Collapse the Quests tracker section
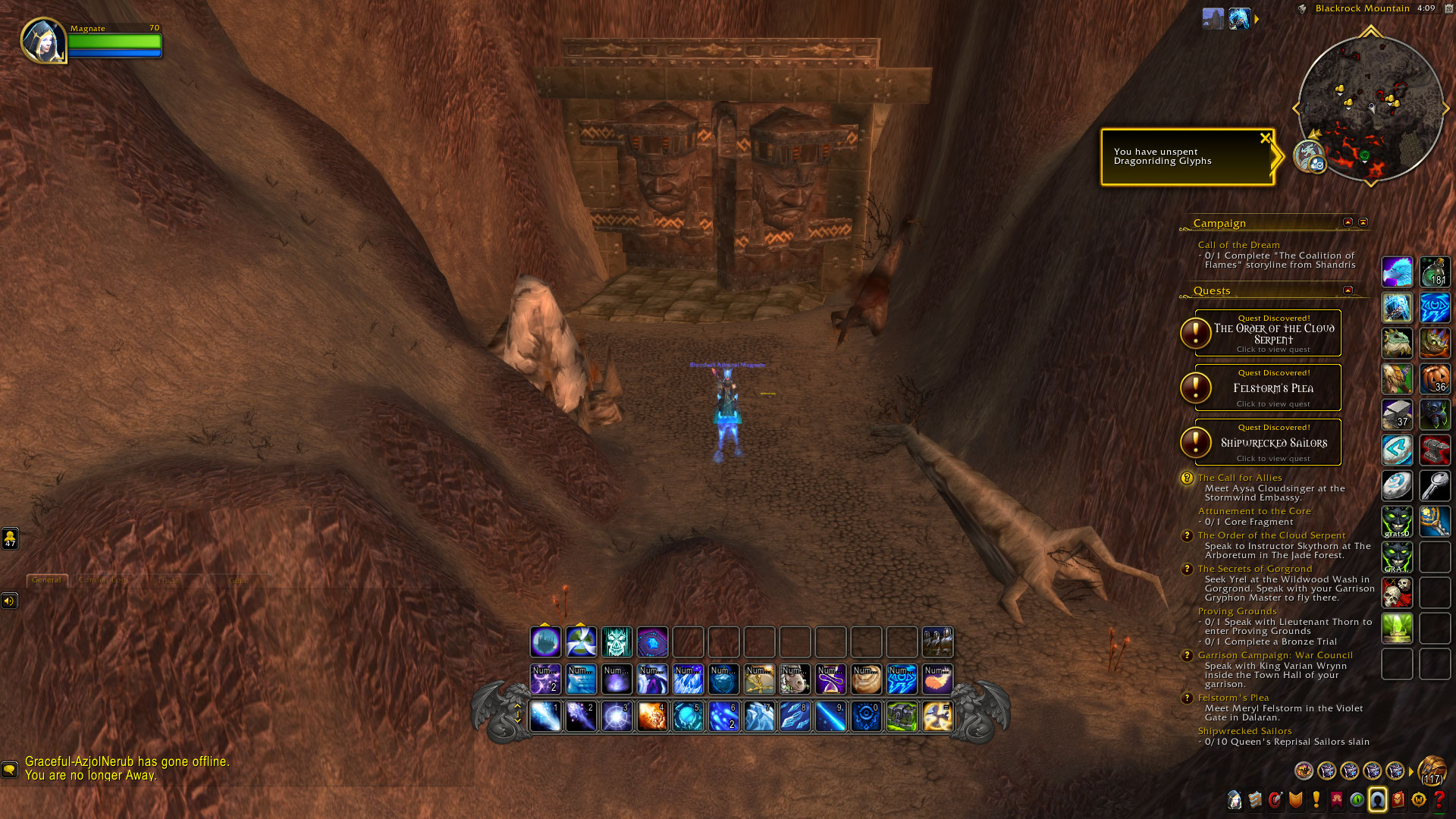This screenshot has width=1456, height=819. (1348, 290)
